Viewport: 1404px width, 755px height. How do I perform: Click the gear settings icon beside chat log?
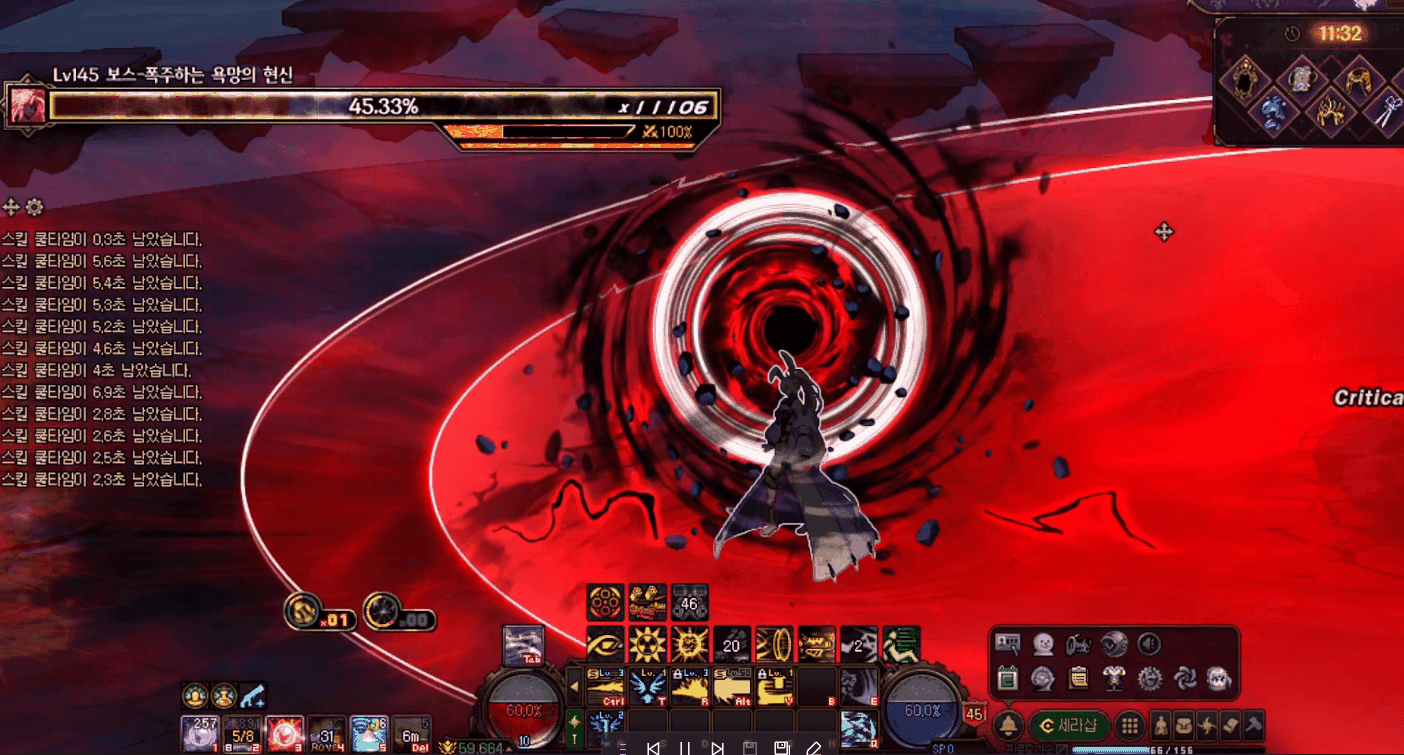coord(35,207)
